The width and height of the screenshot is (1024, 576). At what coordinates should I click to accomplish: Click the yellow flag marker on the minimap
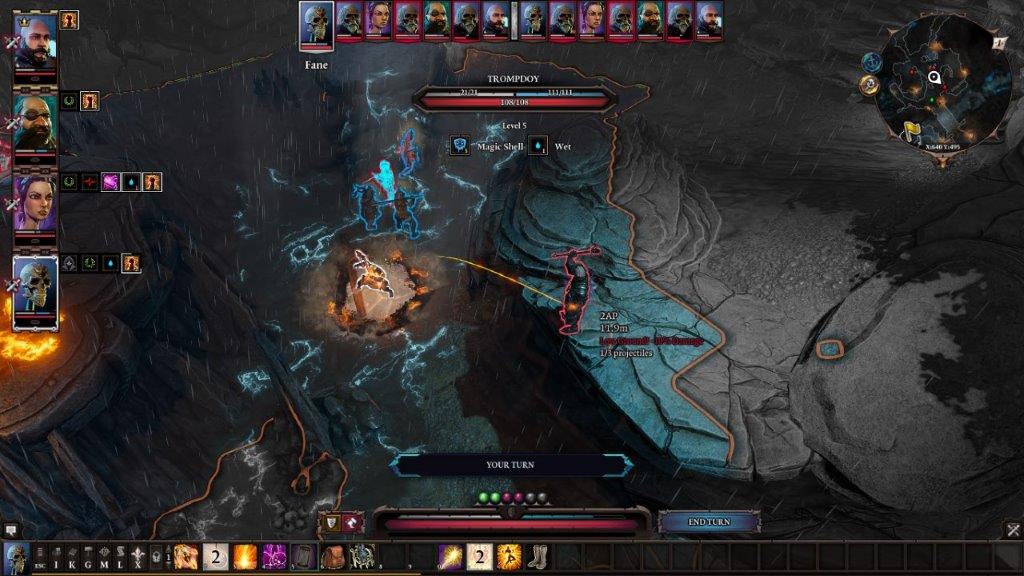pos(912,130)
